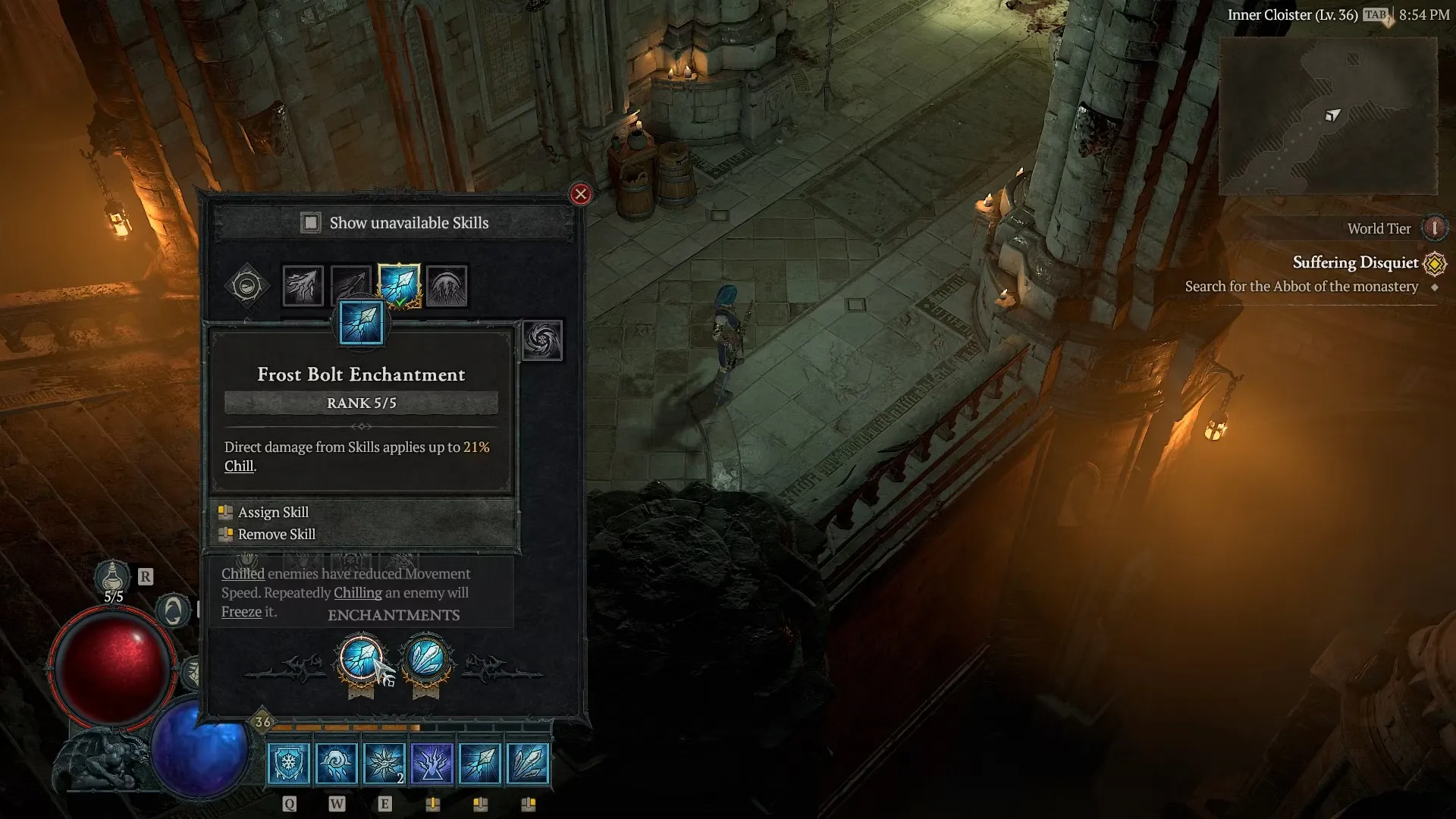The image size is (1456, 819).
Task: Select the grey swirling blizzard skill icon
Action: click(542, 340)
